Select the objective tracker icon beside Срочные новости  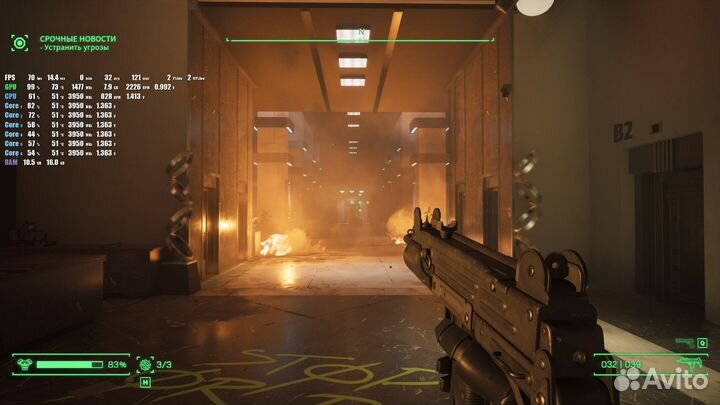(20, 42)
